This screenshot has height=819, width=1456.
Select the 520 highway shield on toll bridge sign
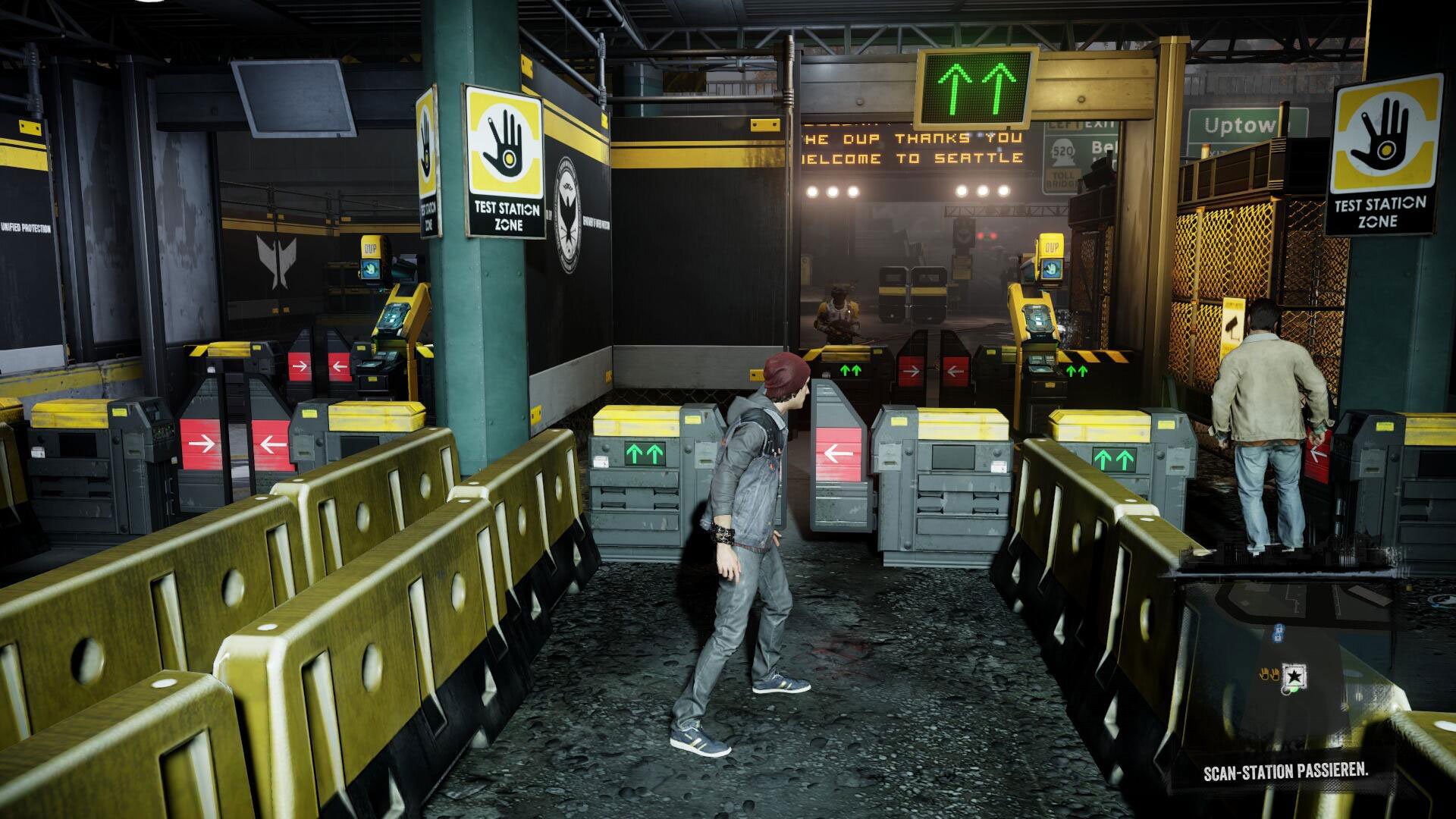(x=1063, y=151)
